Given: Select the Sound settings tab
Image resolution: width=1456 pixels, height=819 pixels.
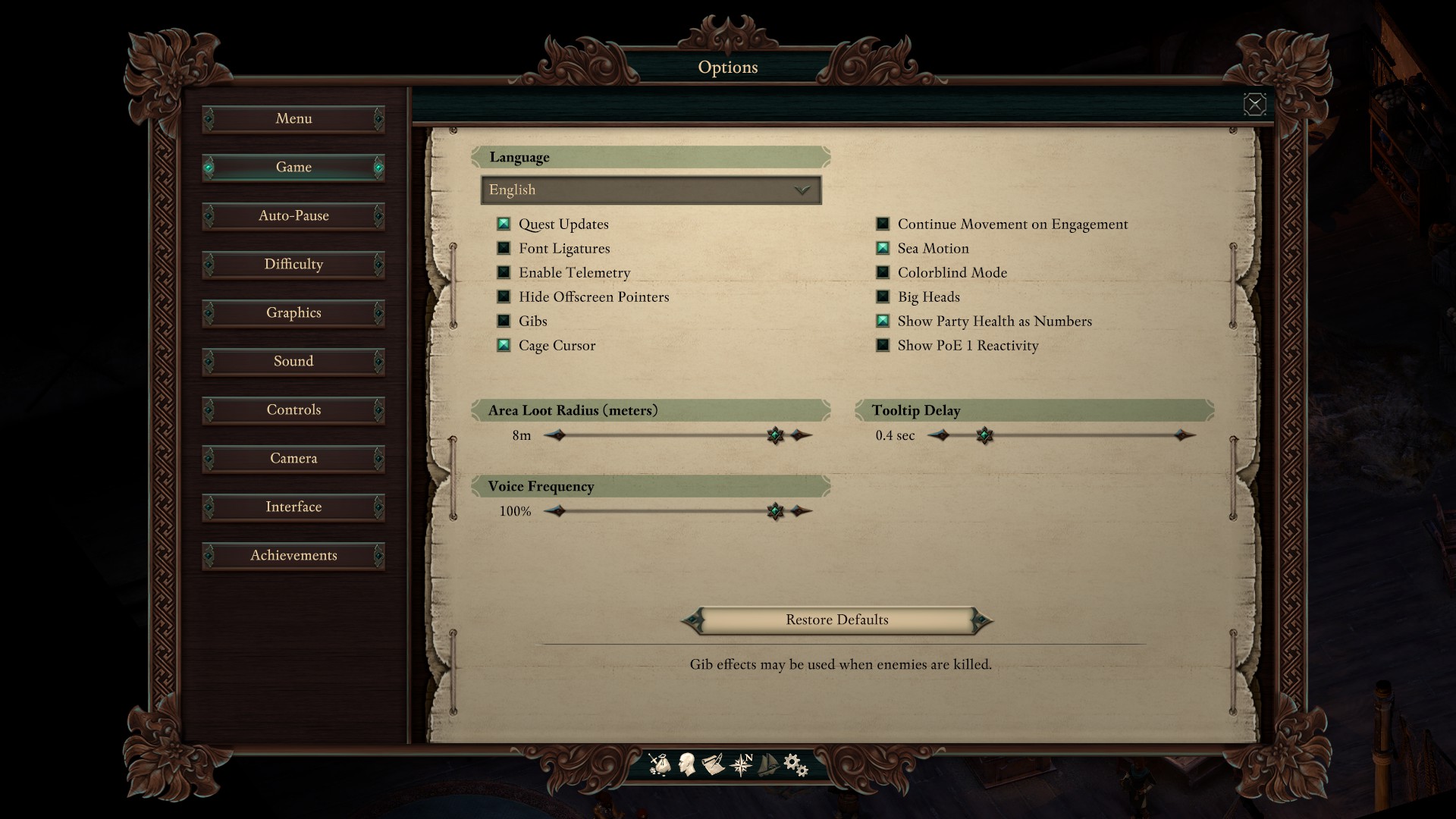Looking at the screenshot, I should click(x=293, y=362).
